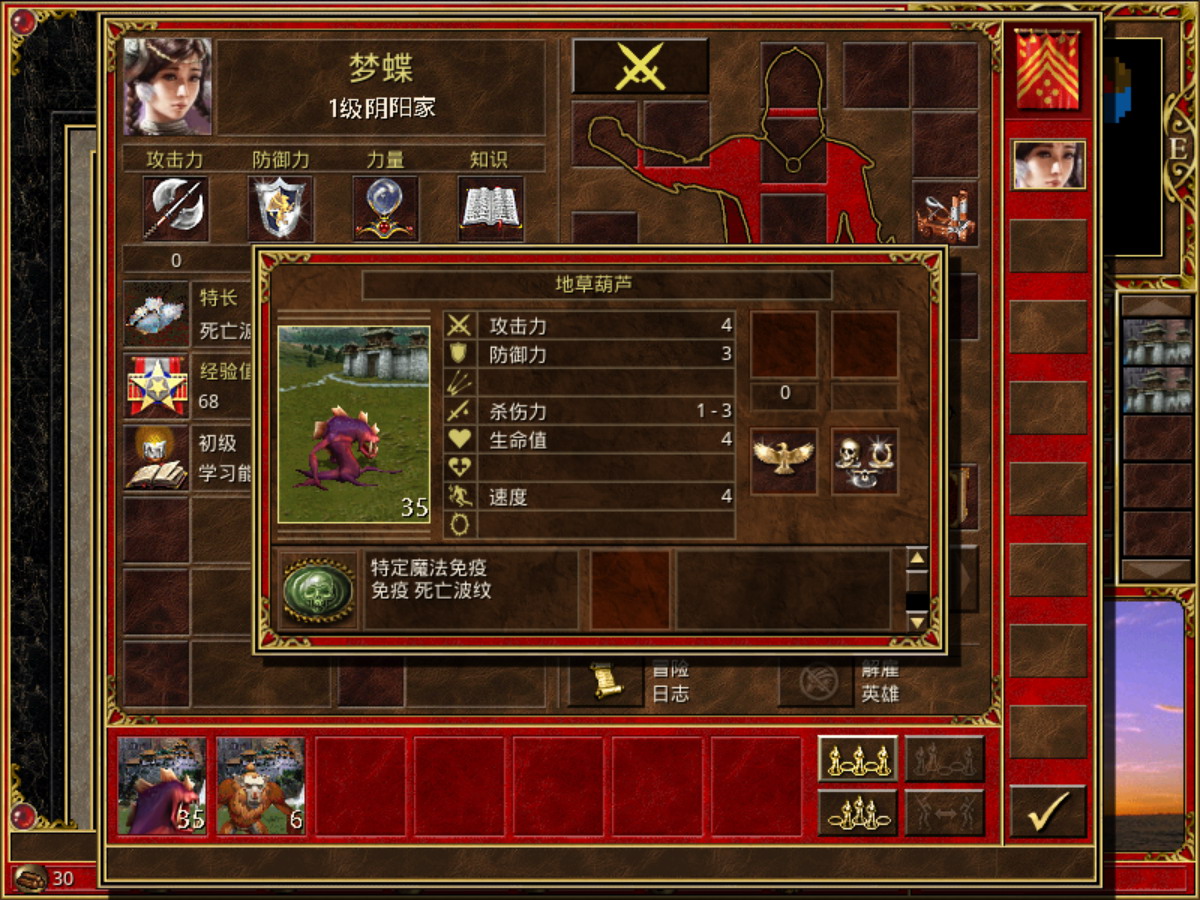Choose the hero portrait in the side list
The width and height of the screenshot is (1200, 900).
pyautogui.click(x=1048, y=165)
